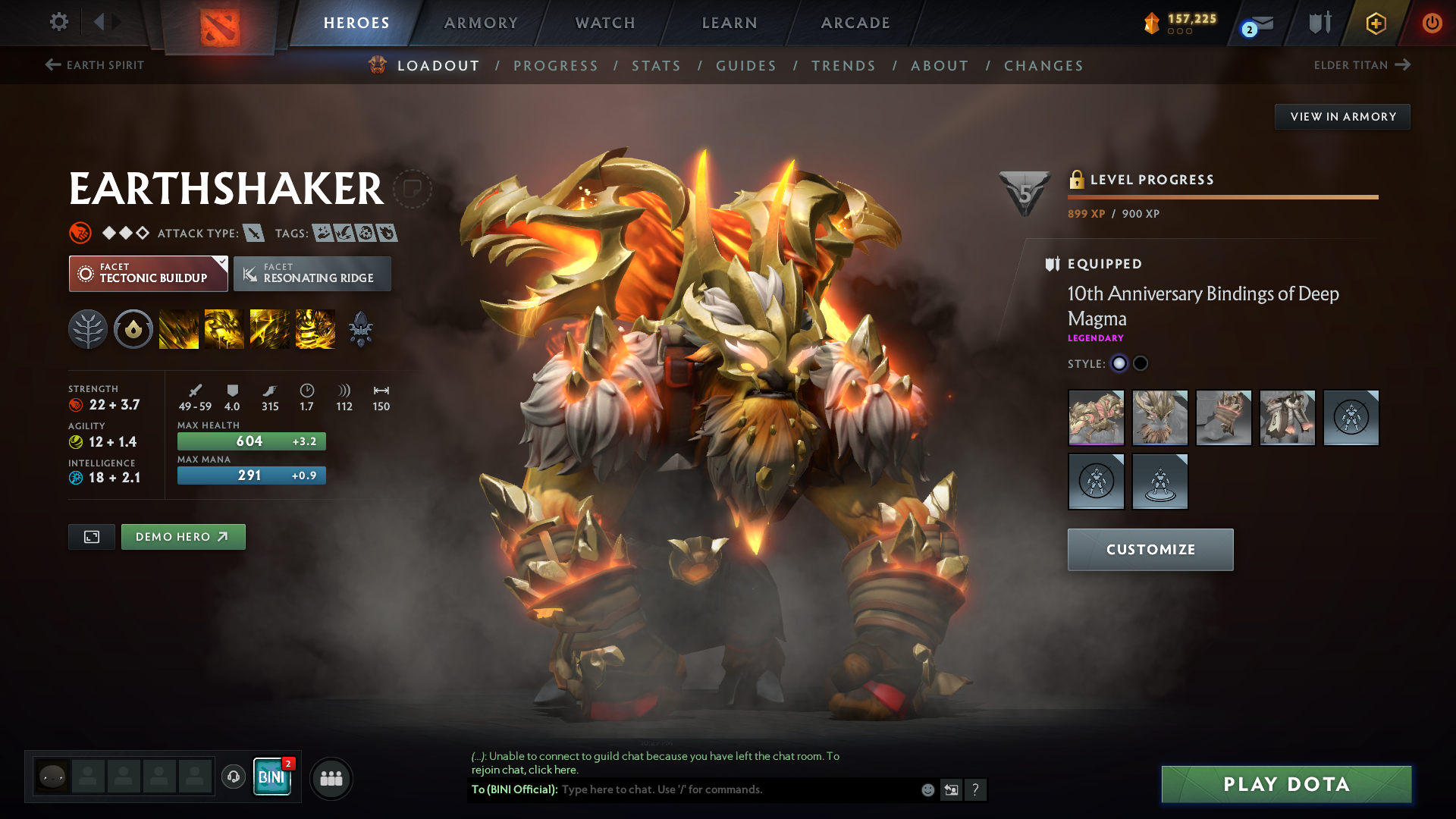The height and width of the screenshot is (819, 1456).
Task: Switch to the Watch tab
Action: [605, 23]
